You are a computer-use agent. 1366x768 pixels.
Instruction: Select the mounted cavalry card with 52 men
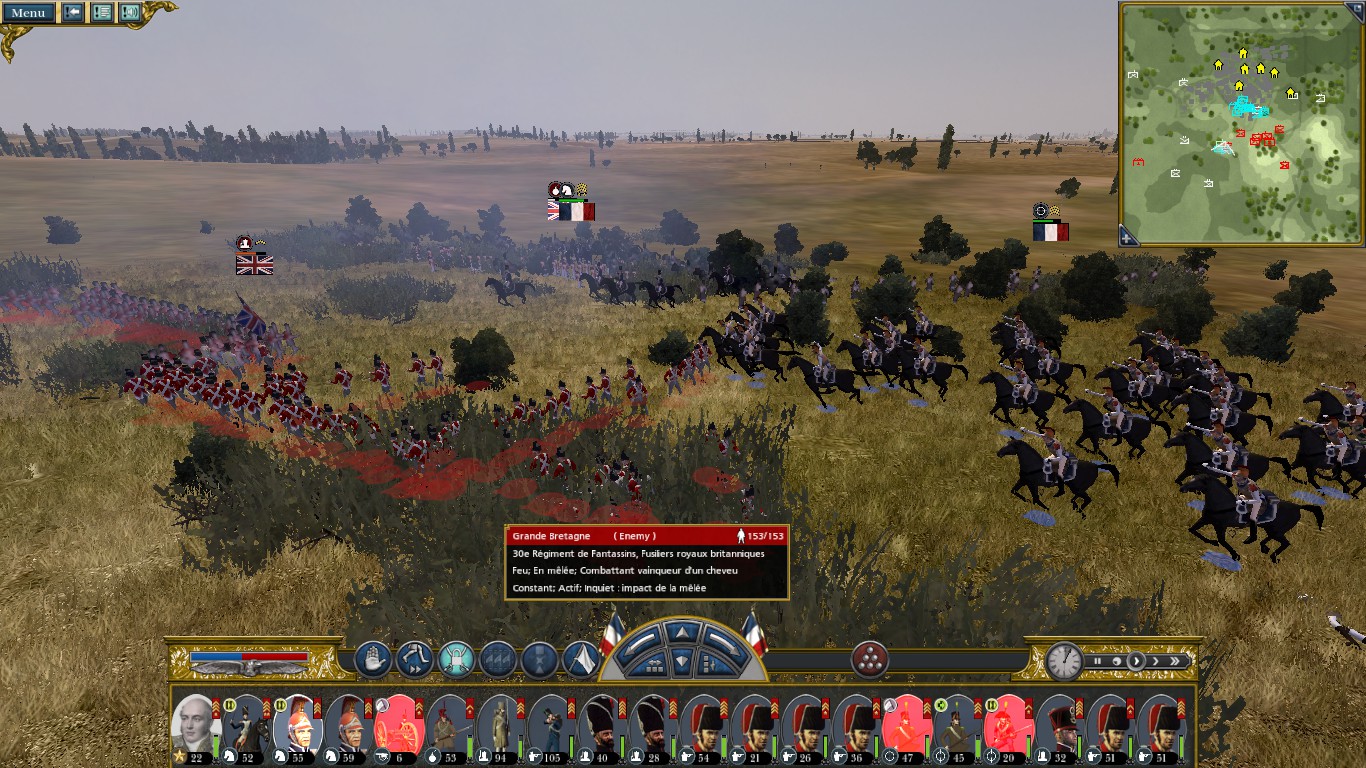coord(245,725)
